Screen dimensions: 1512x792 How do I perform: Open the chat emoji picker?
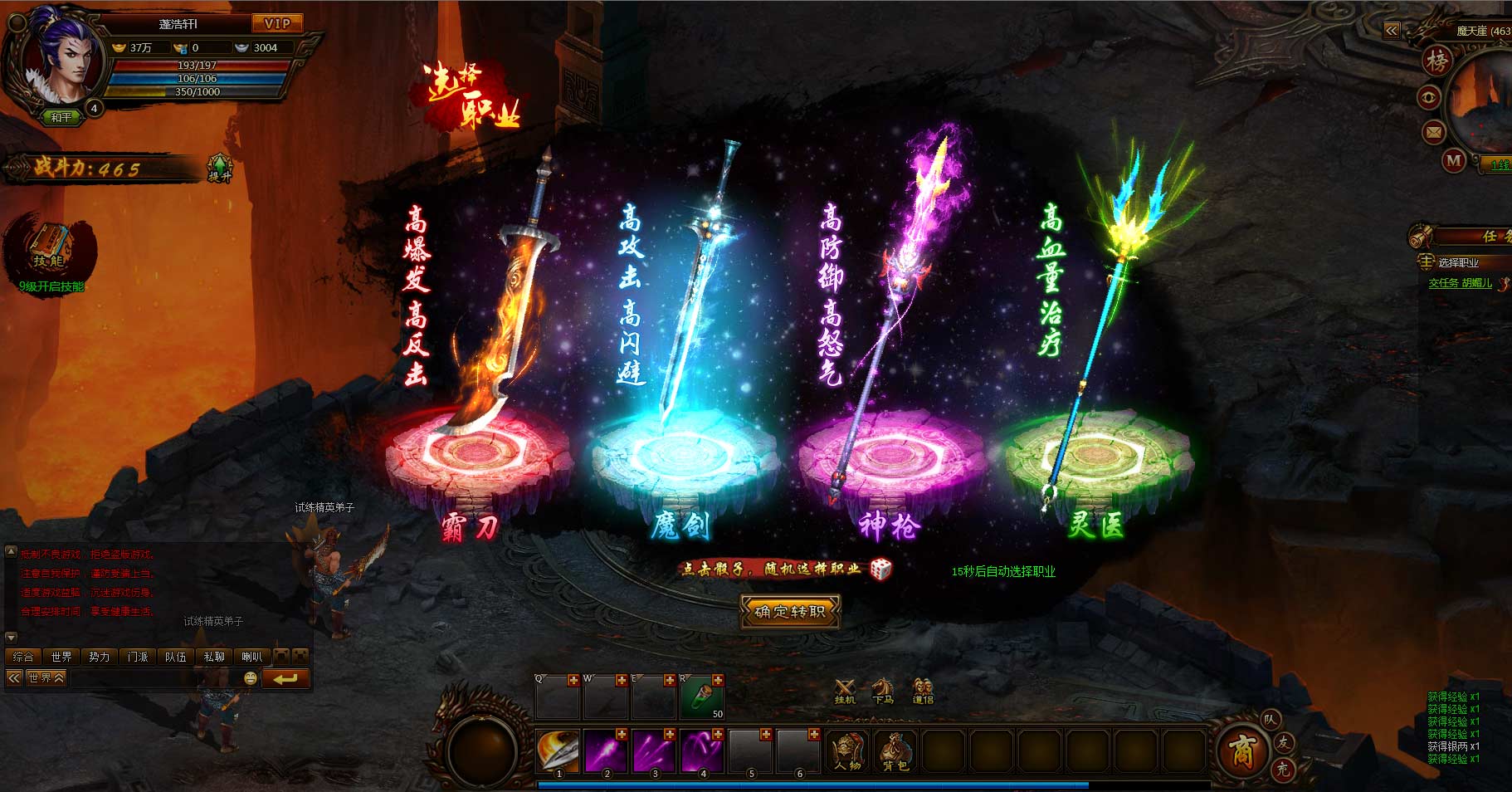click(250, 678)
